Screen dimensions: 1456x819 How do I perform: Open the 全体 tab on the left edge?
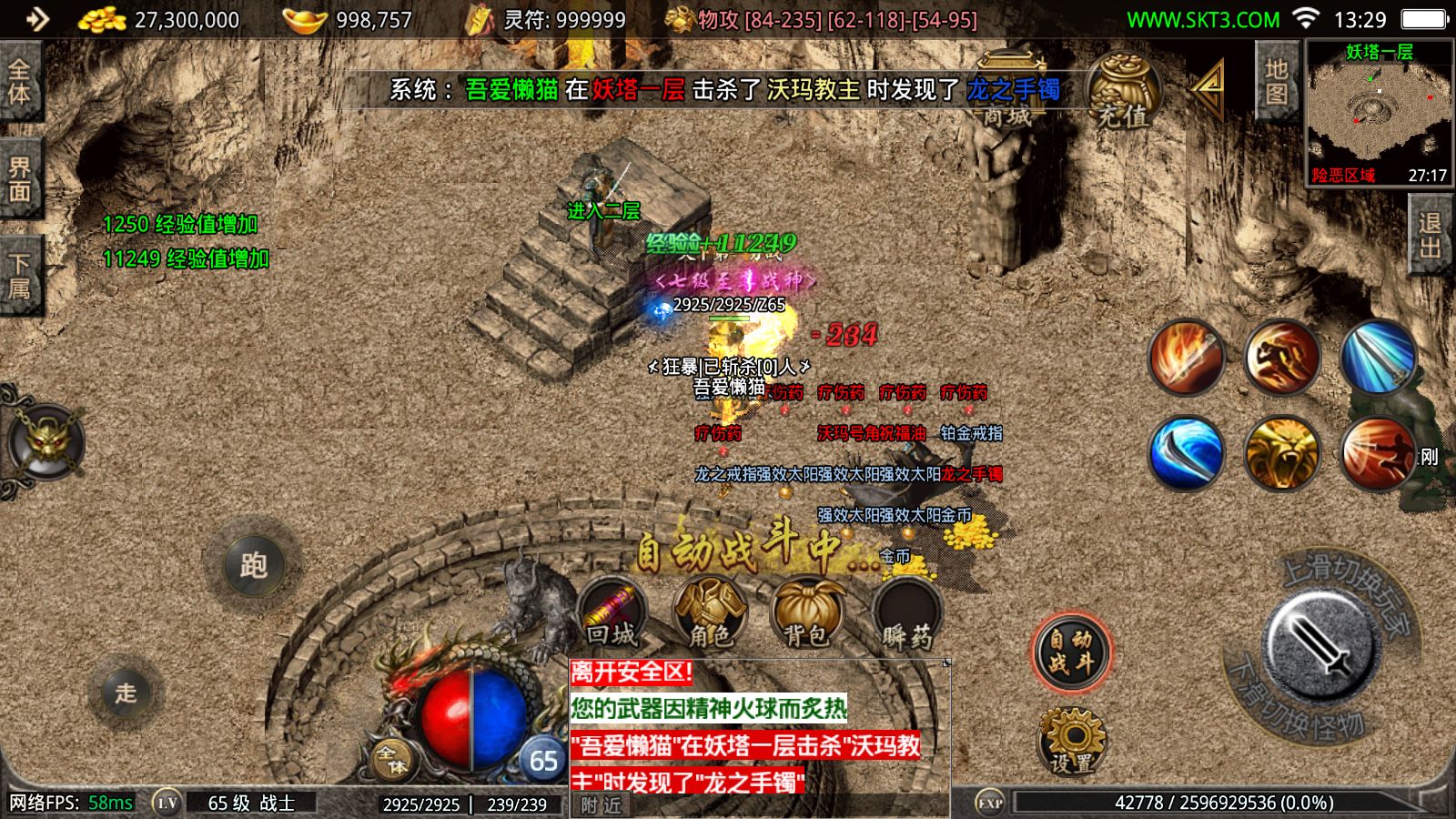pos(20,81)
